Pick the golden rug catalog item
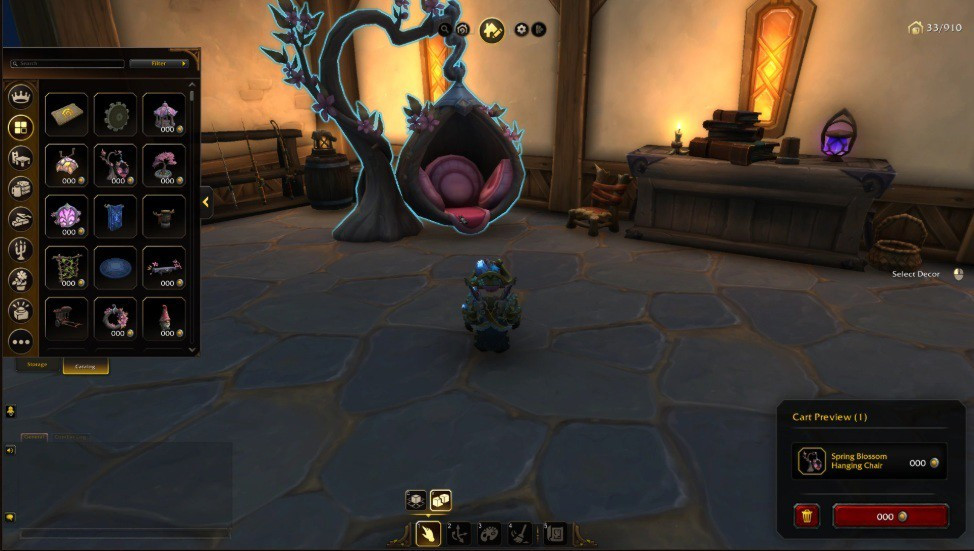This screenshot has width=974, height=551. (66, 114)
